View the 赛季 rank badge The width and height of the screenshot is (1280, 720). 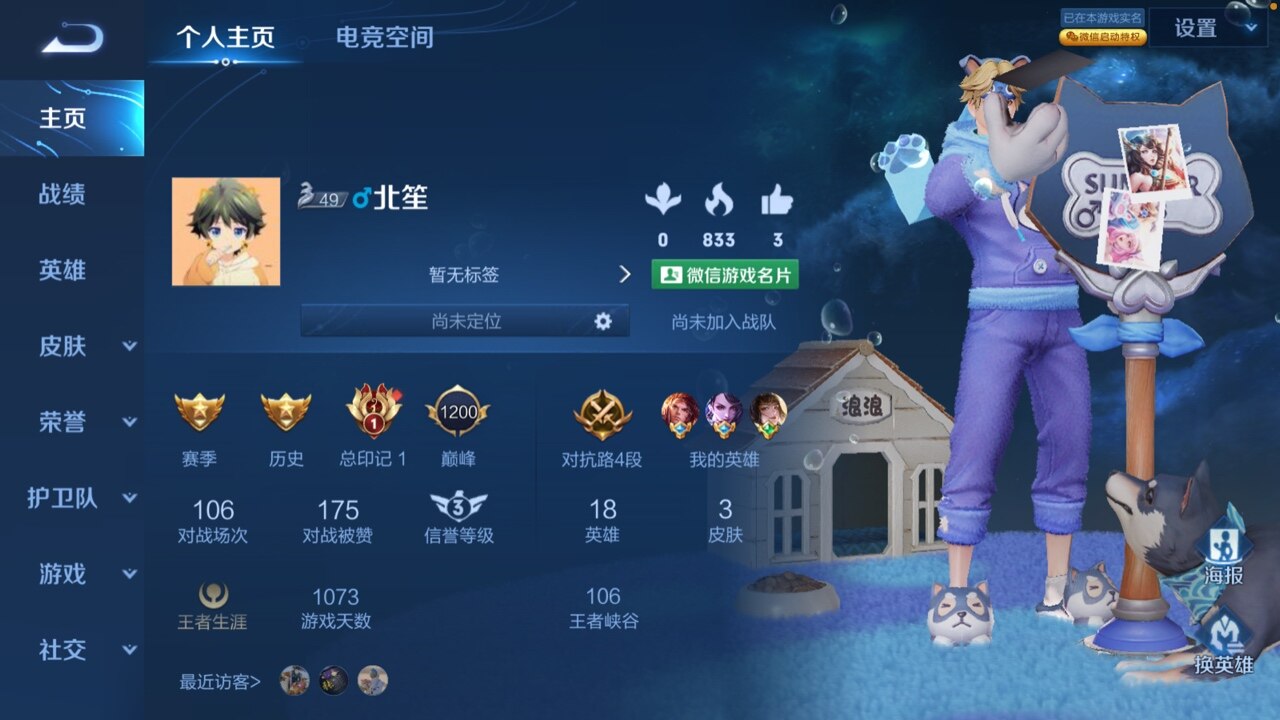tap(200, 412)
